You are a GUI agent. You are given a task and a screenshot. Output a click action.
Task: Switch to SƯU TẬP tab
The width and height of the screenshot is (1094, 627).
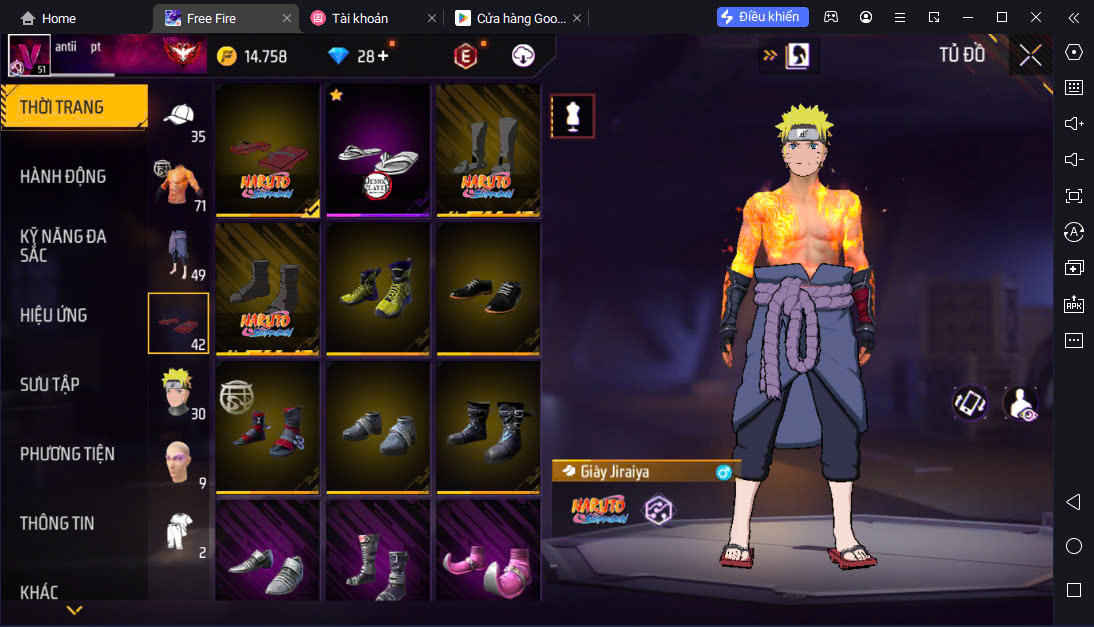point(50,385)
